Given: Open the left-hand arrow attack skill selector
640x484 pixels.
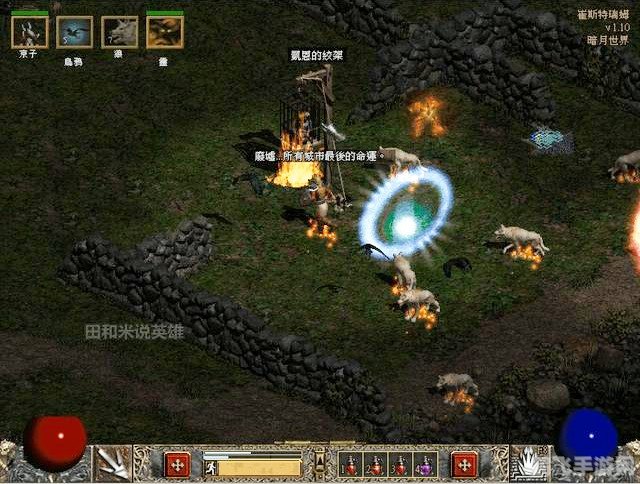Looking at the screenshot, I should point(112,463).
